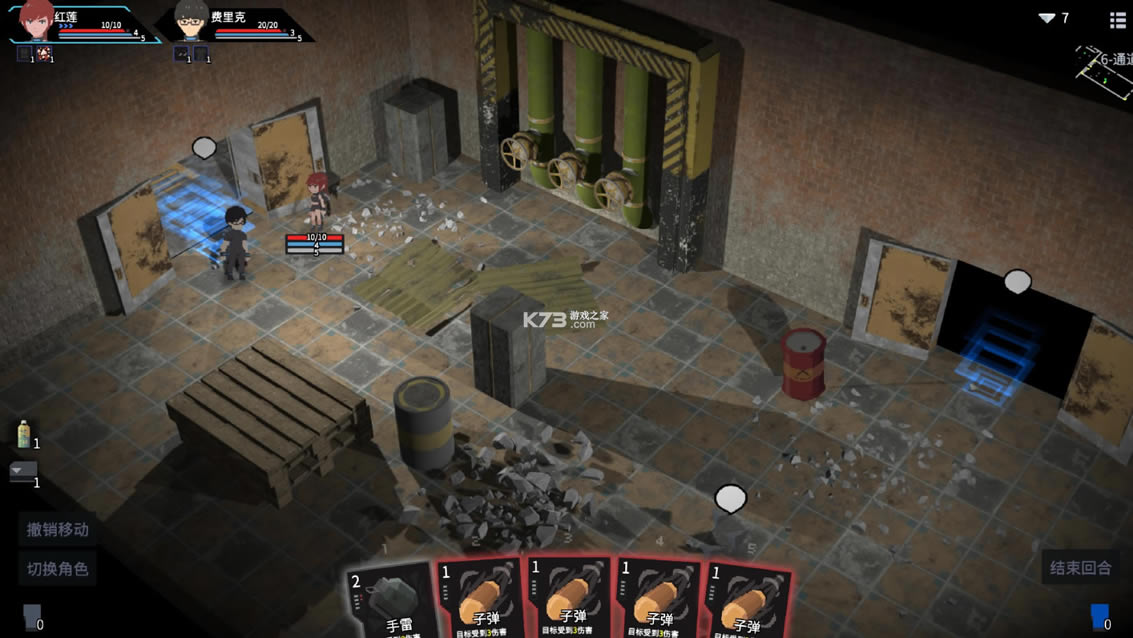Viewport: 1133px width, 638px height.
Task: Switch character with 切换角色 button
Action: point(58,568)
